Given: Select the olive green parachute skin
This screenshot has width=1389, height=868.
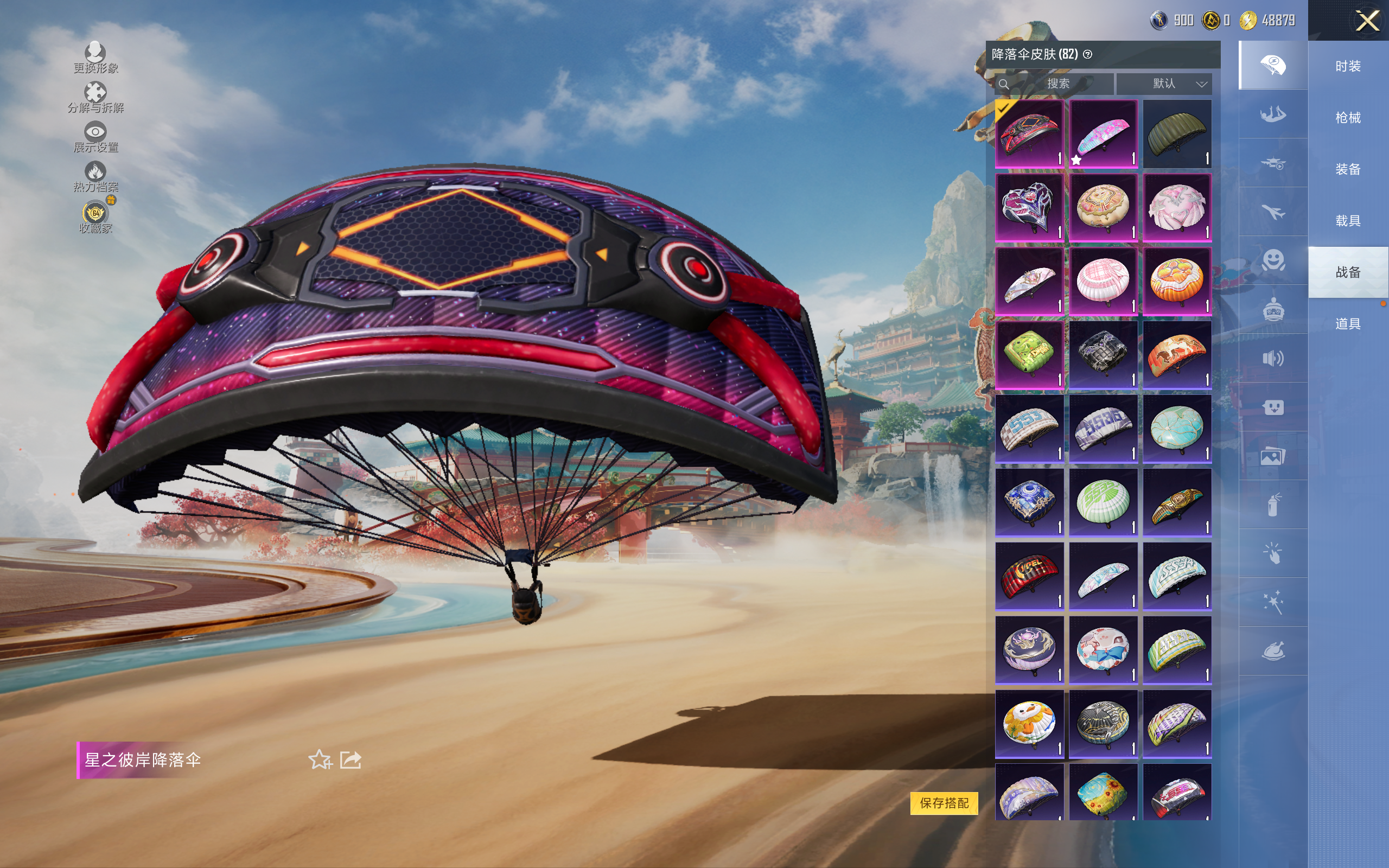Looking at the screenshot, I should click(x=1177, y=134).
